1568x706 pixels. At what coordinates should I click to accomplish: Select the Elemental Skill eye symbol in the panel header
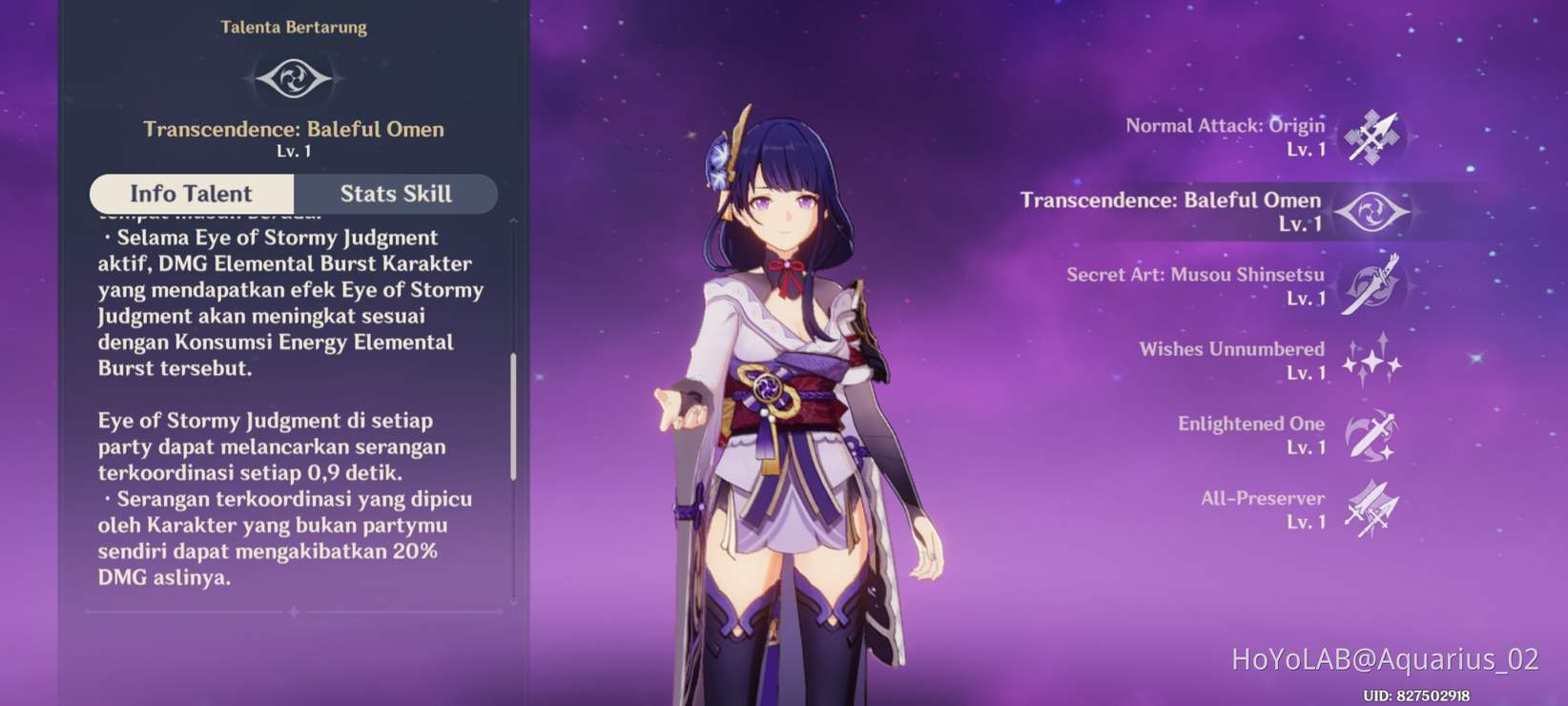click(x=295, y=81)
